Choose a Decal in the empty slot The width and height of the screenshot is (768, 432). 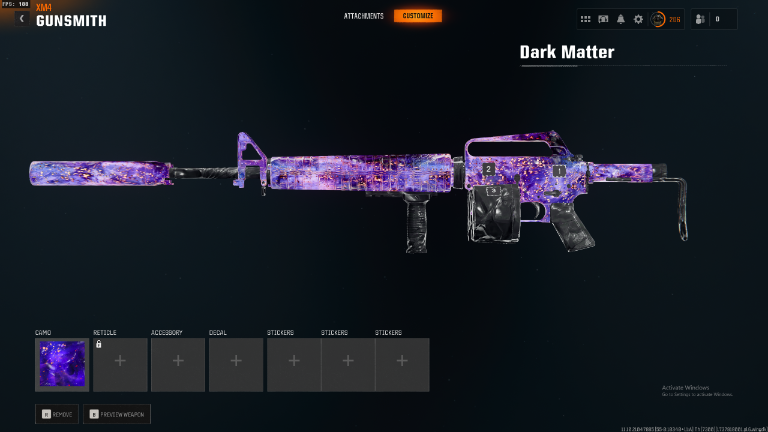point(236,364)
